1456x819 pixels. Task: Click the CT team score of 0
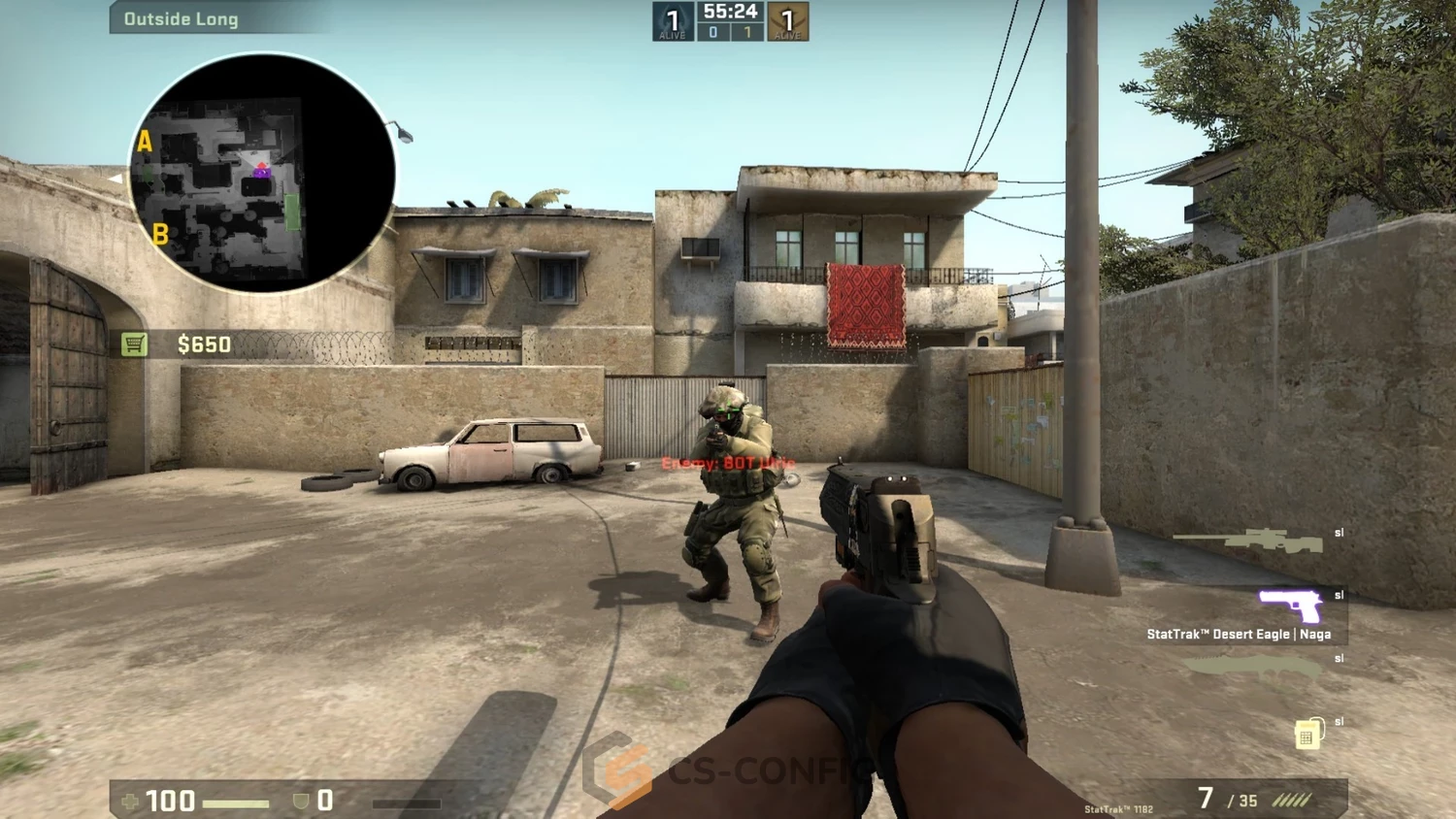click(711, 31)
